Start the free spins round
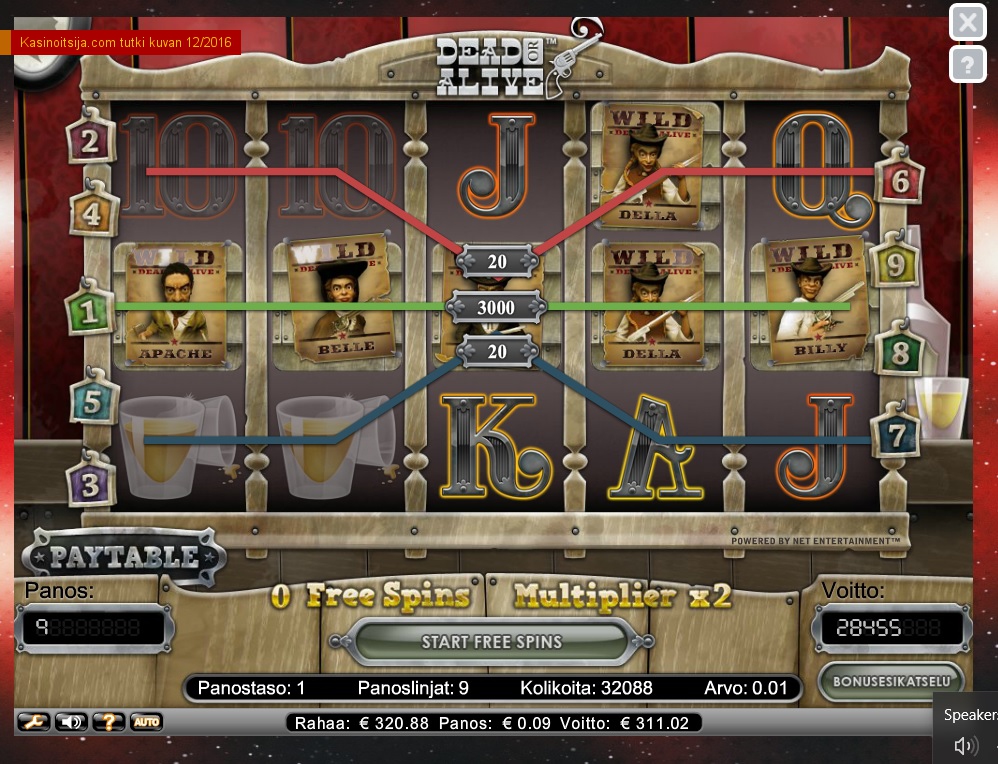Viewport: 998px width, 764px height. click(491, 642)
